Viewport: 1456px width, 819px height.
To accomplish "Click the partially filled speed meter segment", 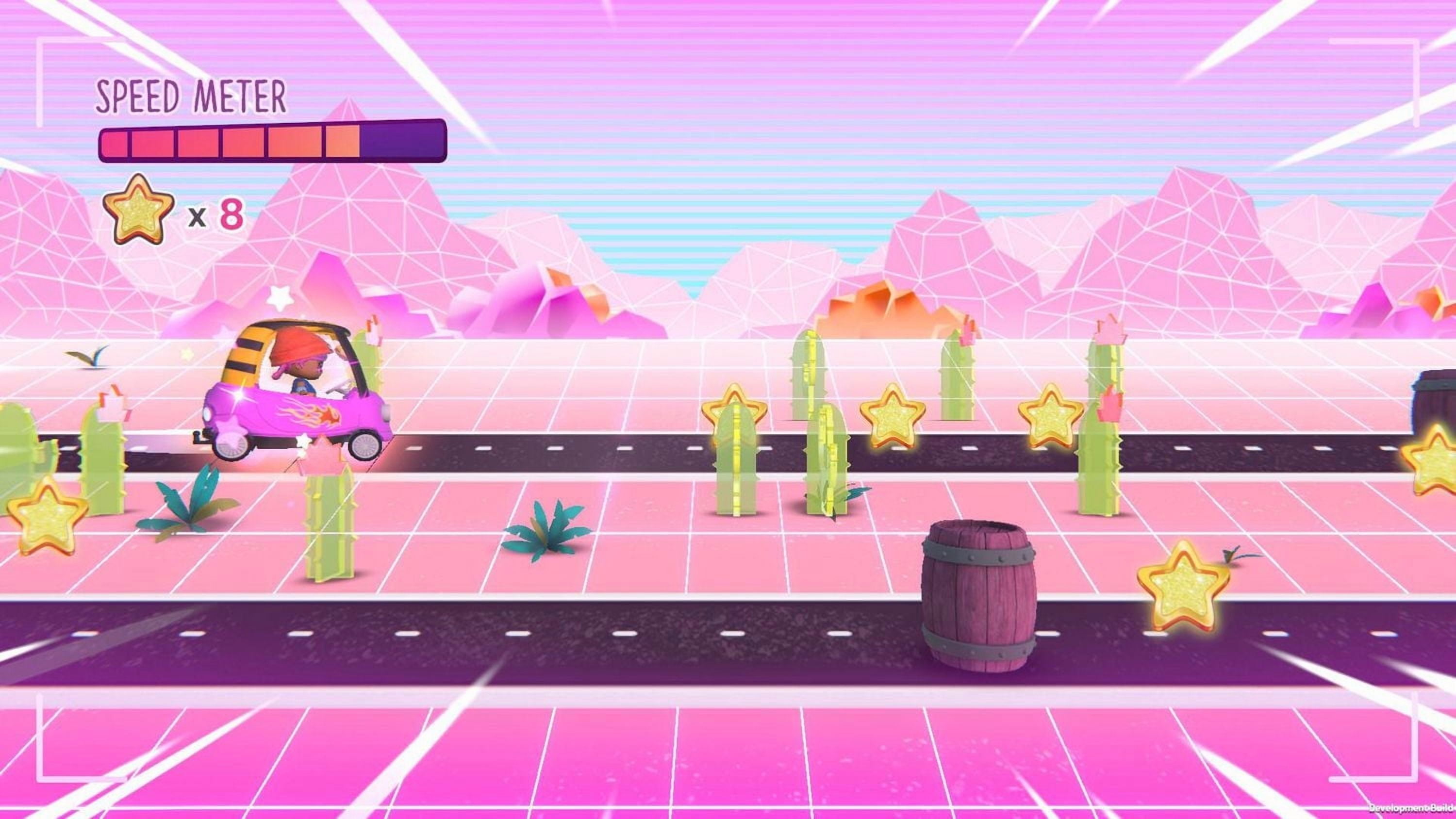I will click(344, 144).
